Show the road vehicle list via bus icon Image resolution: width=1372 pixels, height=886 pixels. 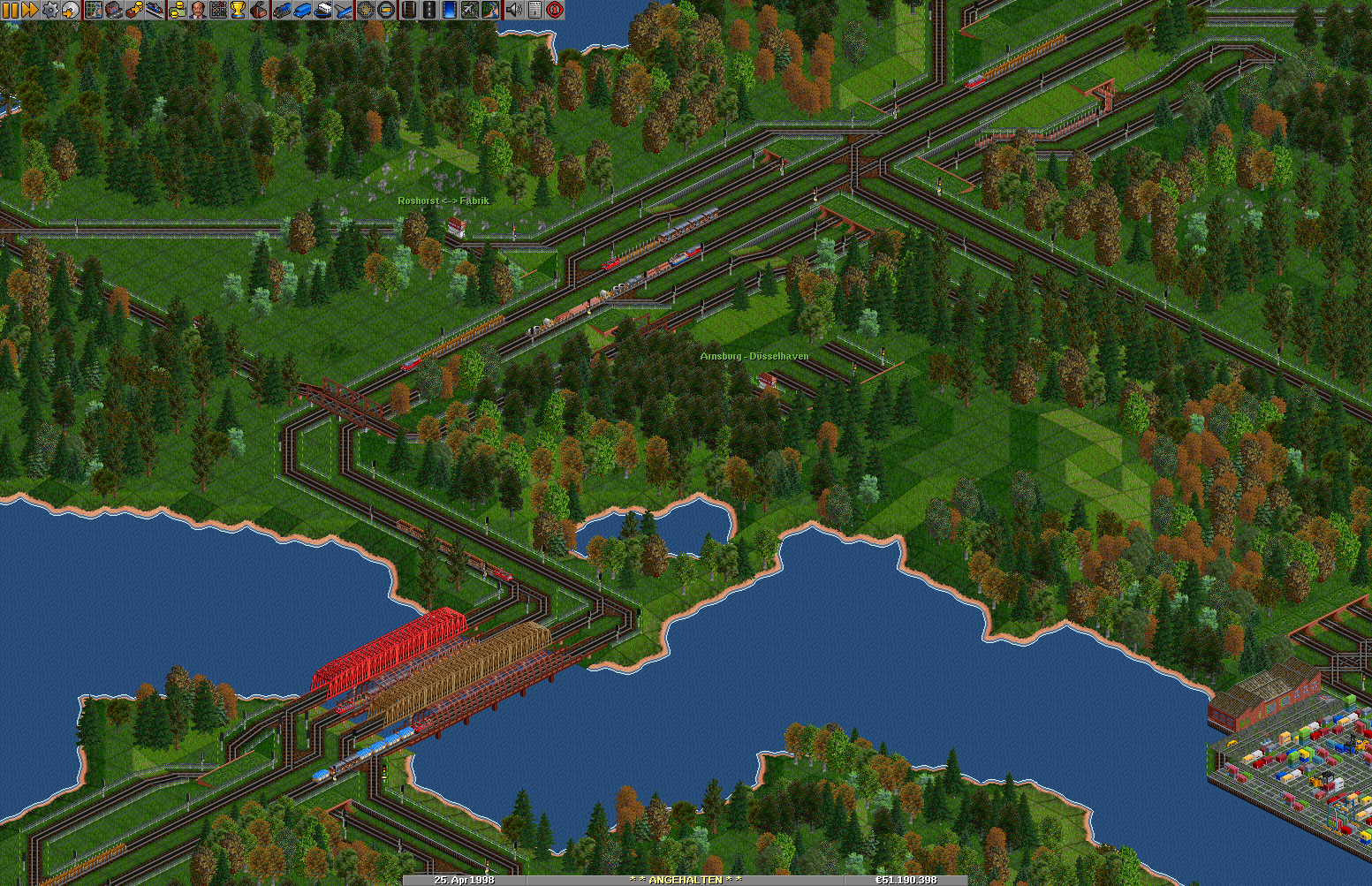[x=302, y=10]
